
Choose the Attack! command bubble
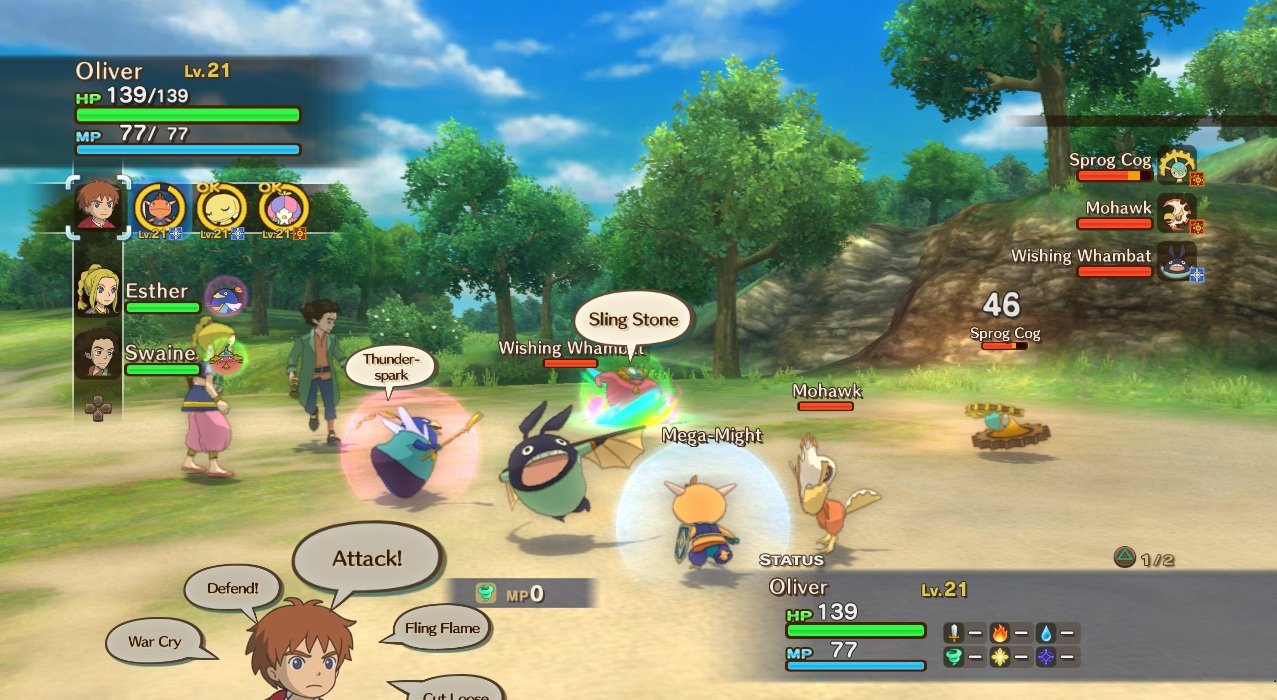point(367,559)
